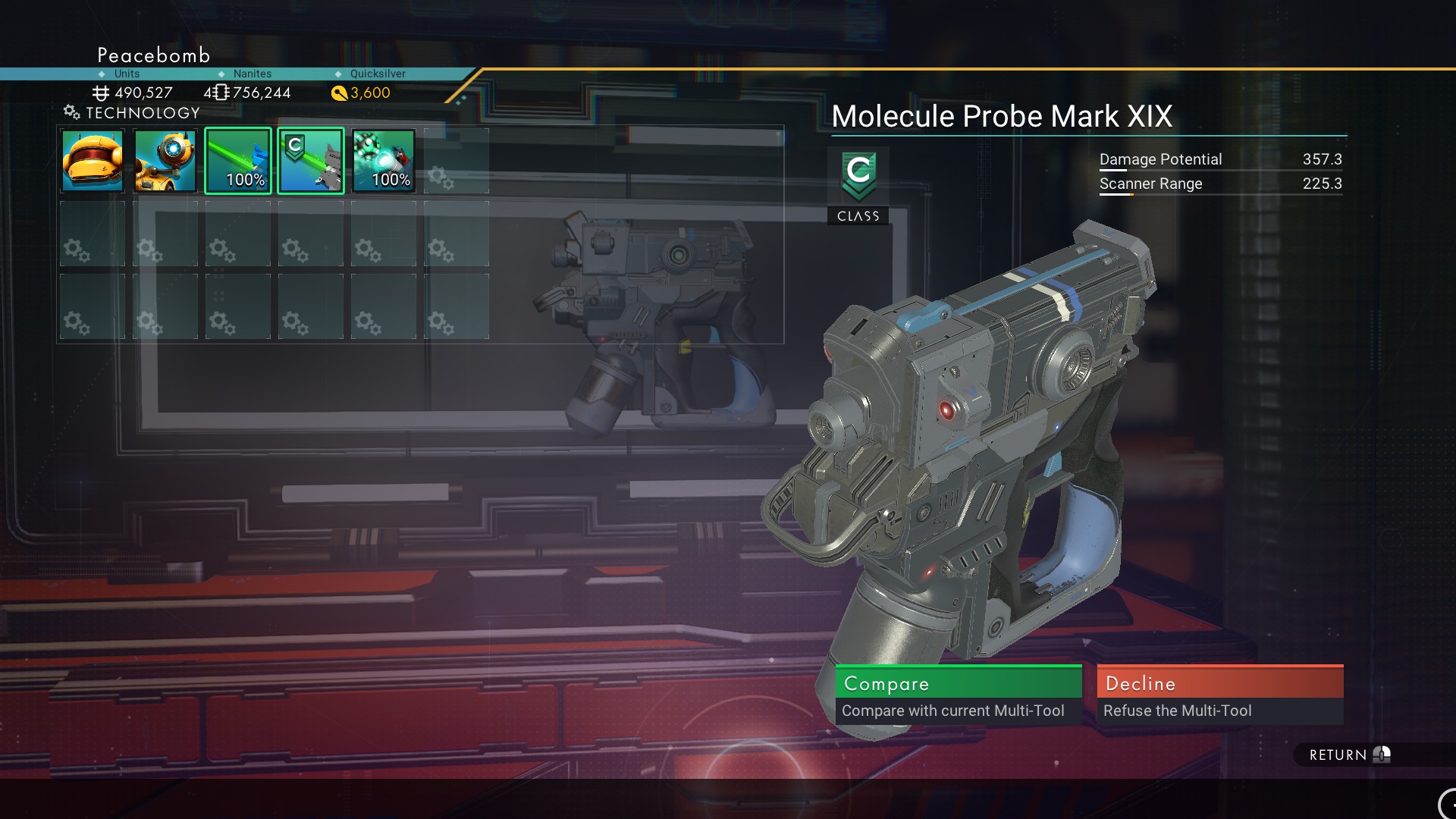Select the yellow scanner helmet technology slot
The image size is (1456, 819).
[93, 161]
